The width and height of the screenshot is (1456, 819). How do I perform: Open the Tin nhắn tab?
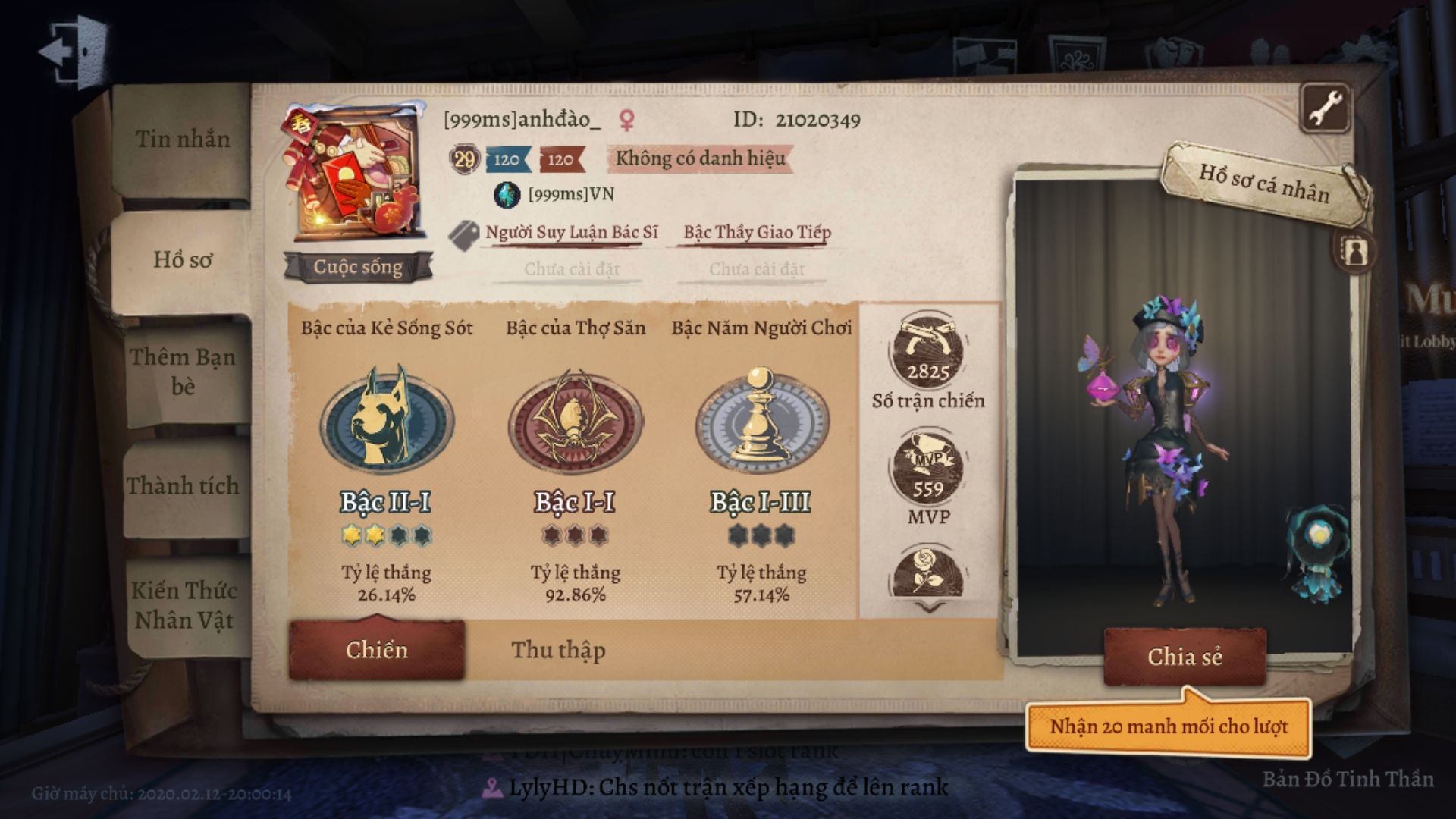coord(183,140)
